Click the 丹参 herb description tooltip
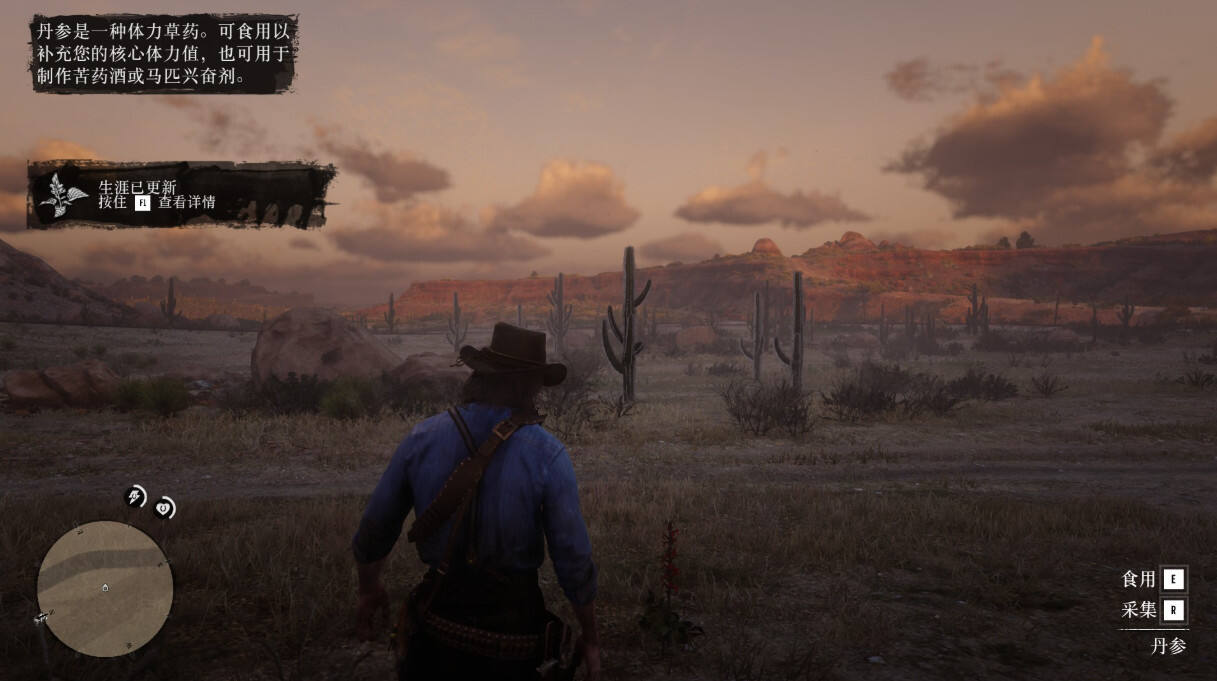Screen dimensions: 1217x681 point(164,54)
